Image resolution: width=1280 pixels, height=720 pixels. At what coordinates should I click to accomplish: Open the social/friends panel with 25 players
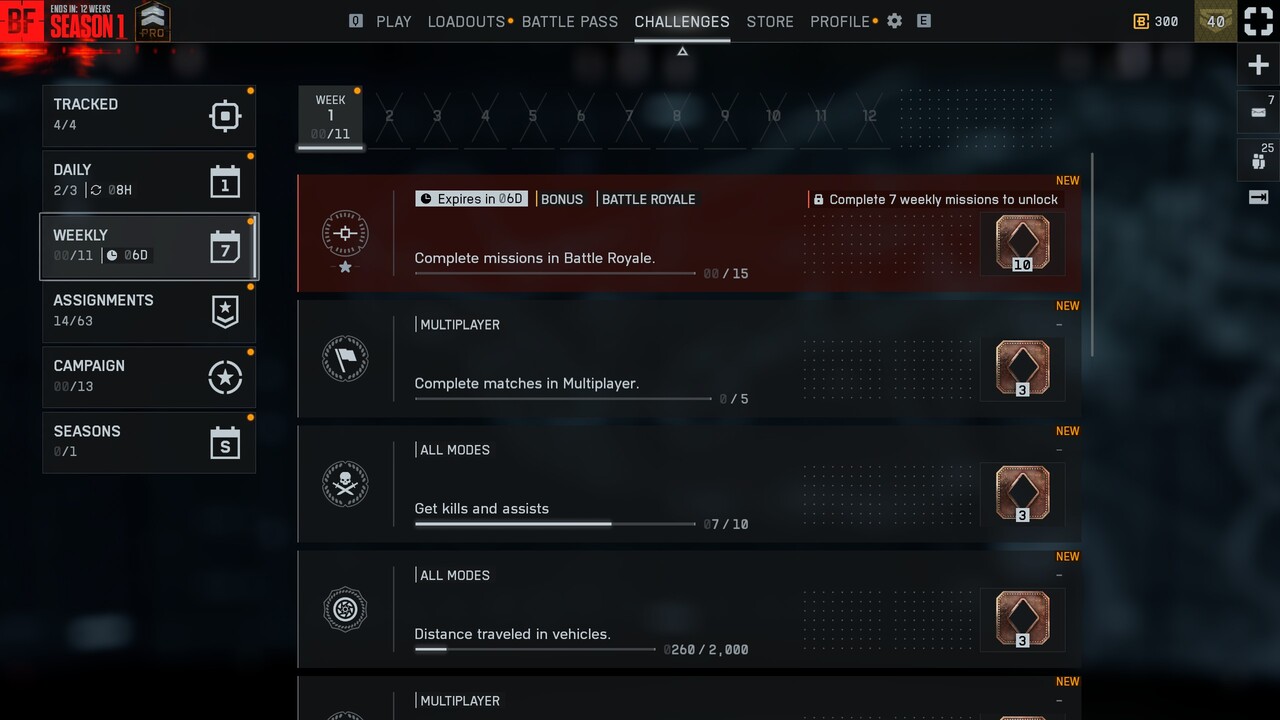(x=1258, y=159)
